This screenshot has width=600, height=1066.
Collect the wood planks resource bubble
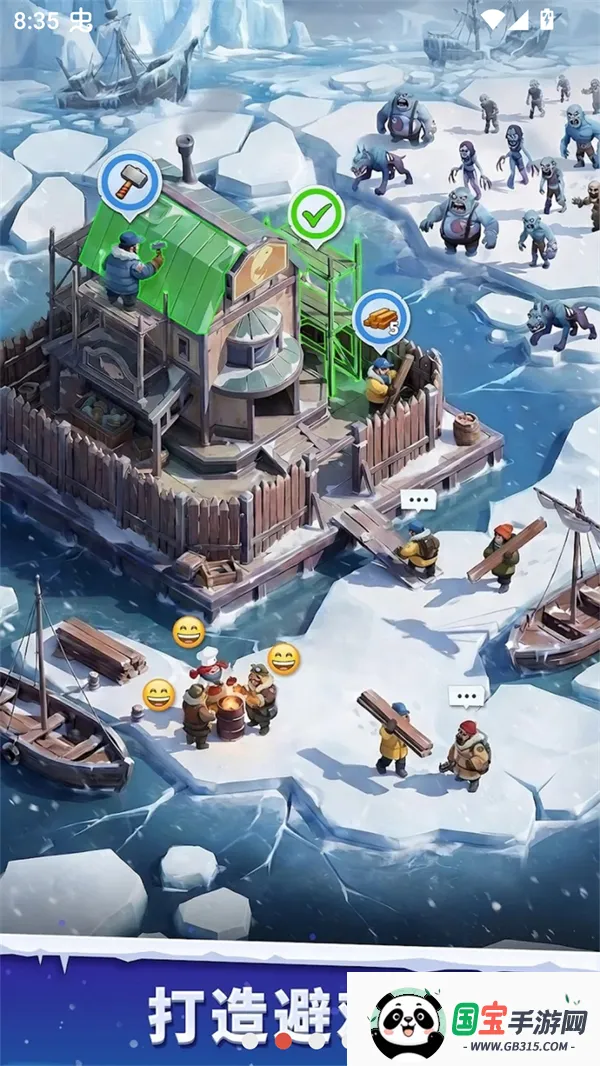click(382, 317)
